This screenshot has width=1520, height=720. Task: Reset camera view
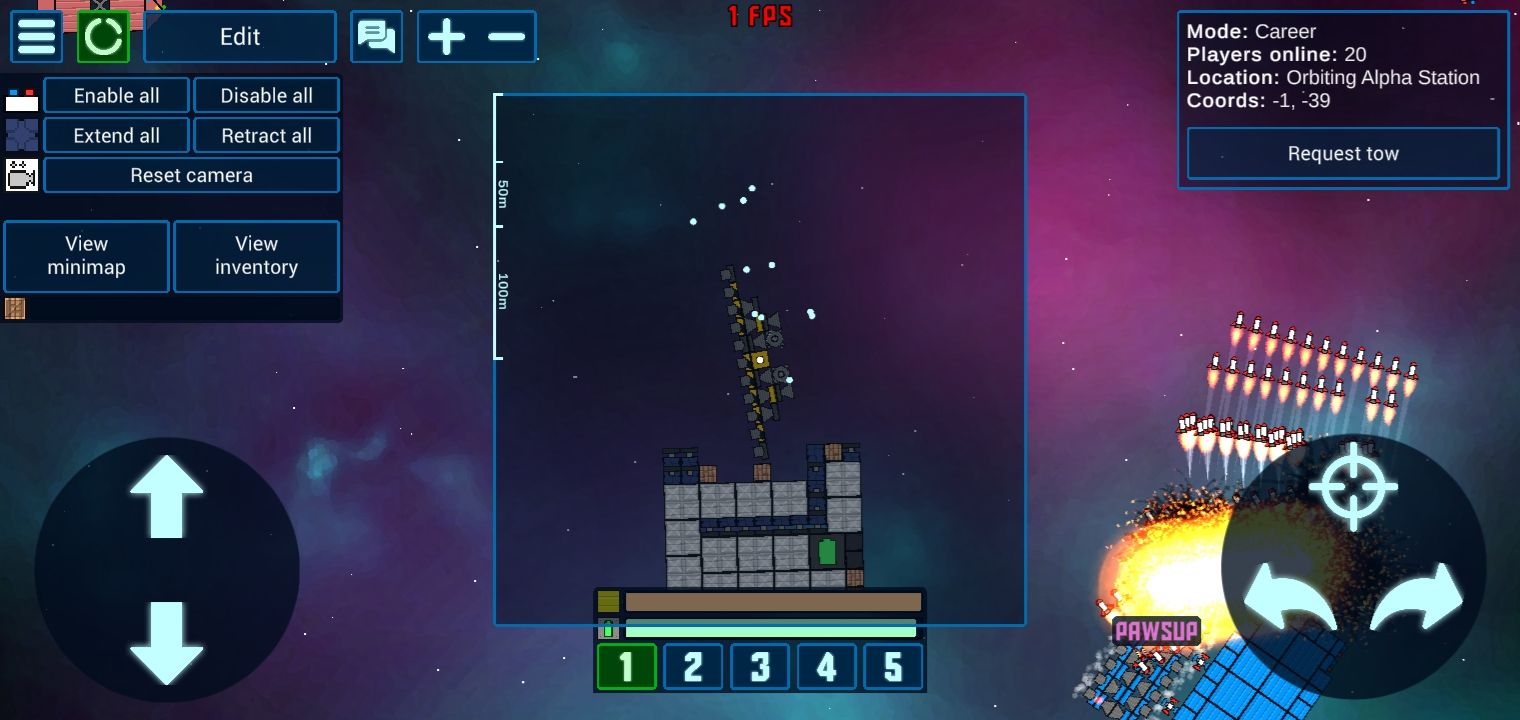[191, 176]
